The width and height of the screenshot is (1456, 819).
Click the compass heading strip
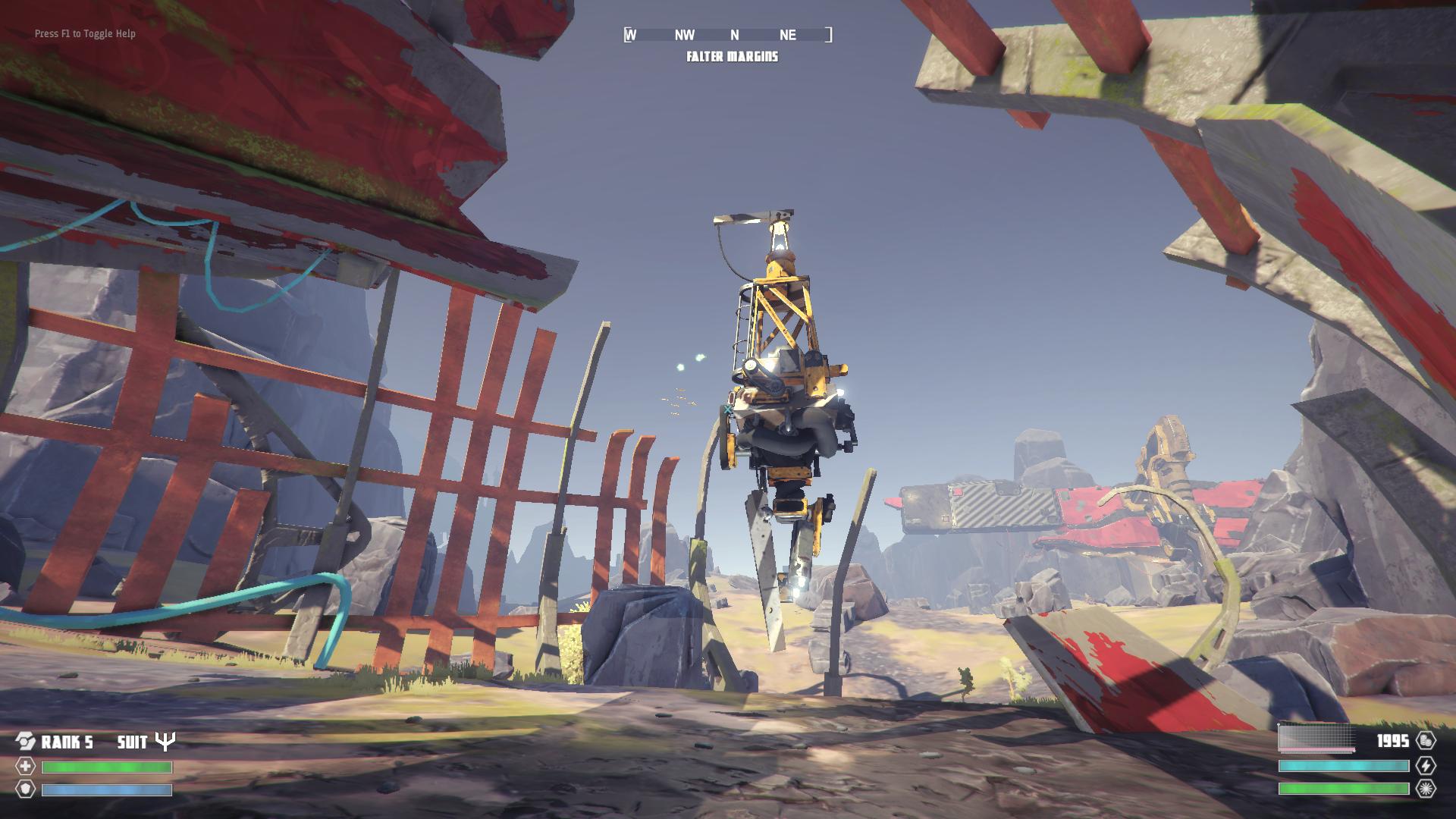[727, 35]
